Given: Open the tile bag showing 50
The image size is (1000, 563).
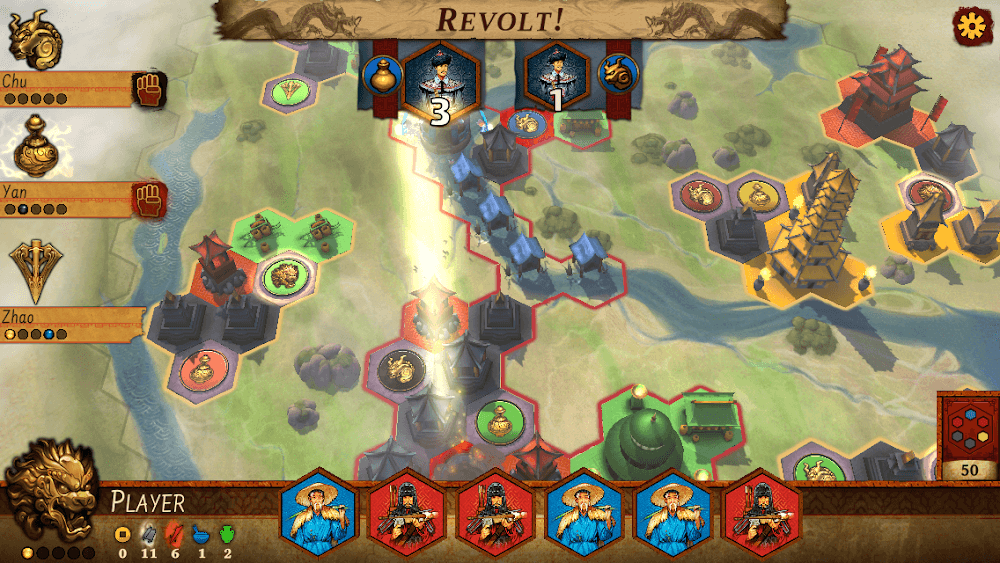Looking at the screenshot, I should [x=969, y=436].
